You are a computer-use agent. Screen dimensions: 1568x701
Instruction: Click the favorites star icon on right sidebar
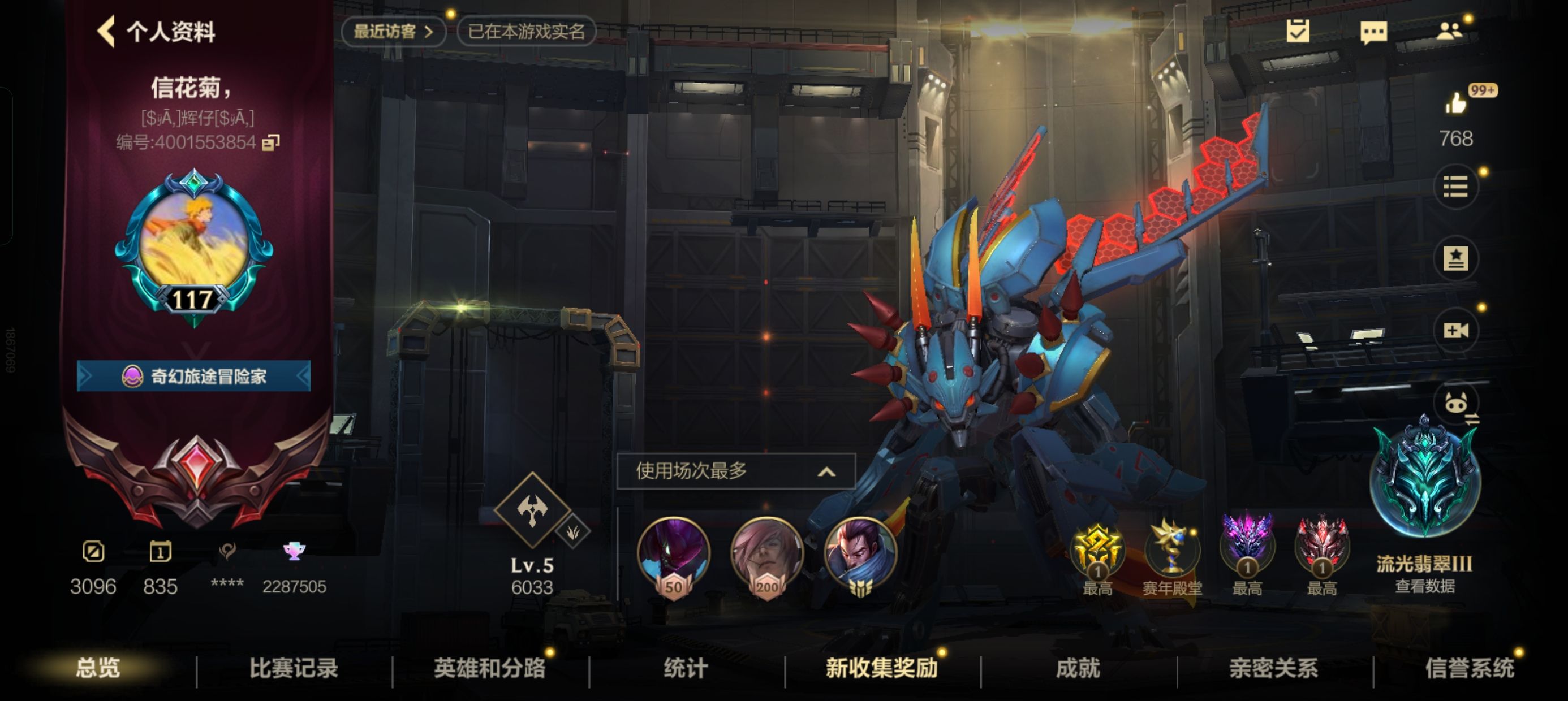click(x=1457, y=257)
